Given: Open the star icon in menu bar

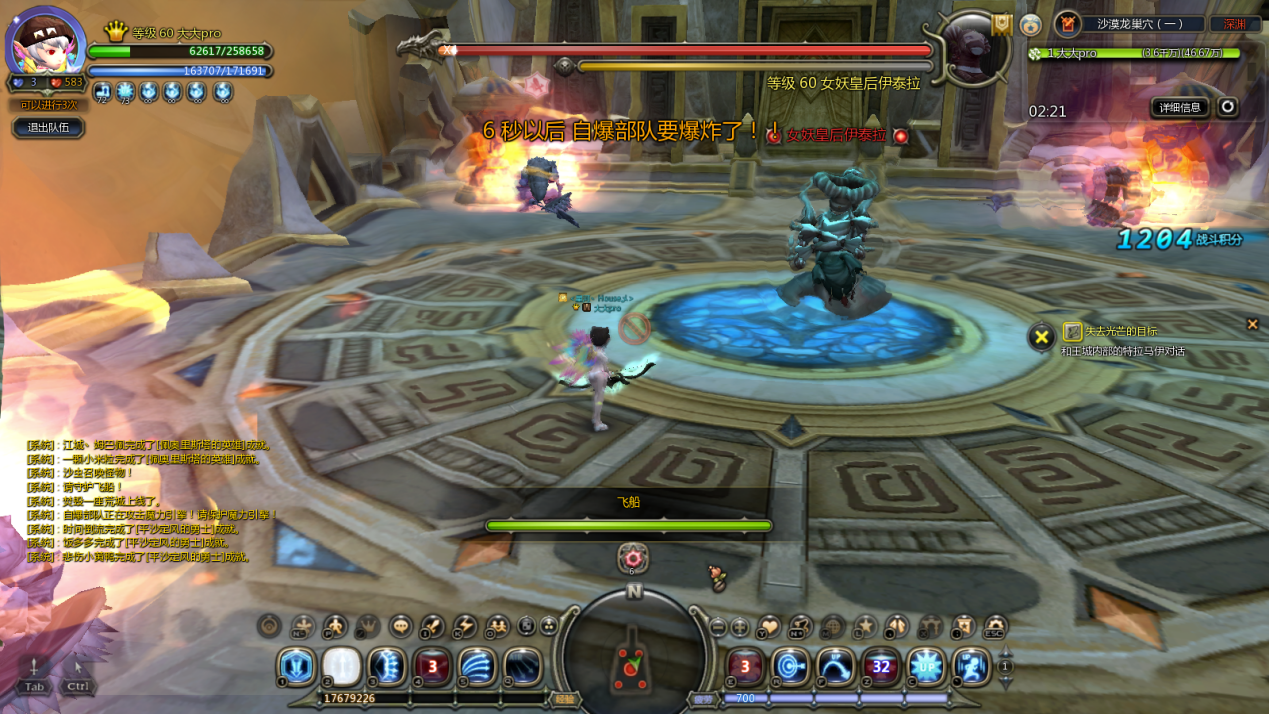Looking at the screenshot, I should (864, 627).
